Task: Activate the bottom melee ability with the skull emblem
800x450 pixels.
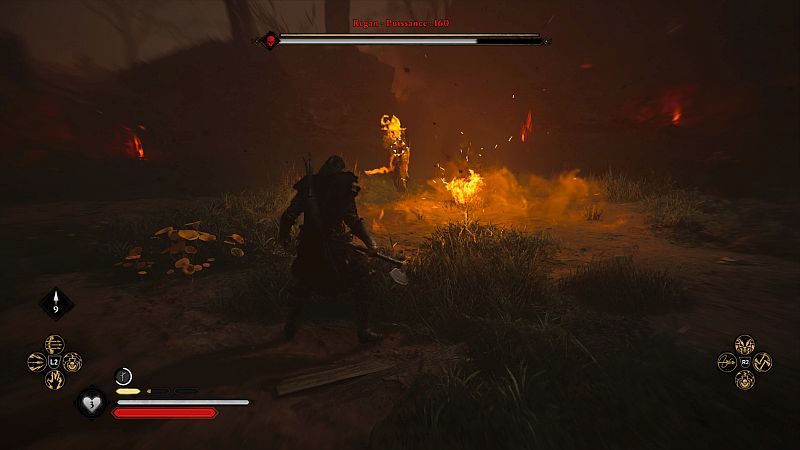Action: 744,379
